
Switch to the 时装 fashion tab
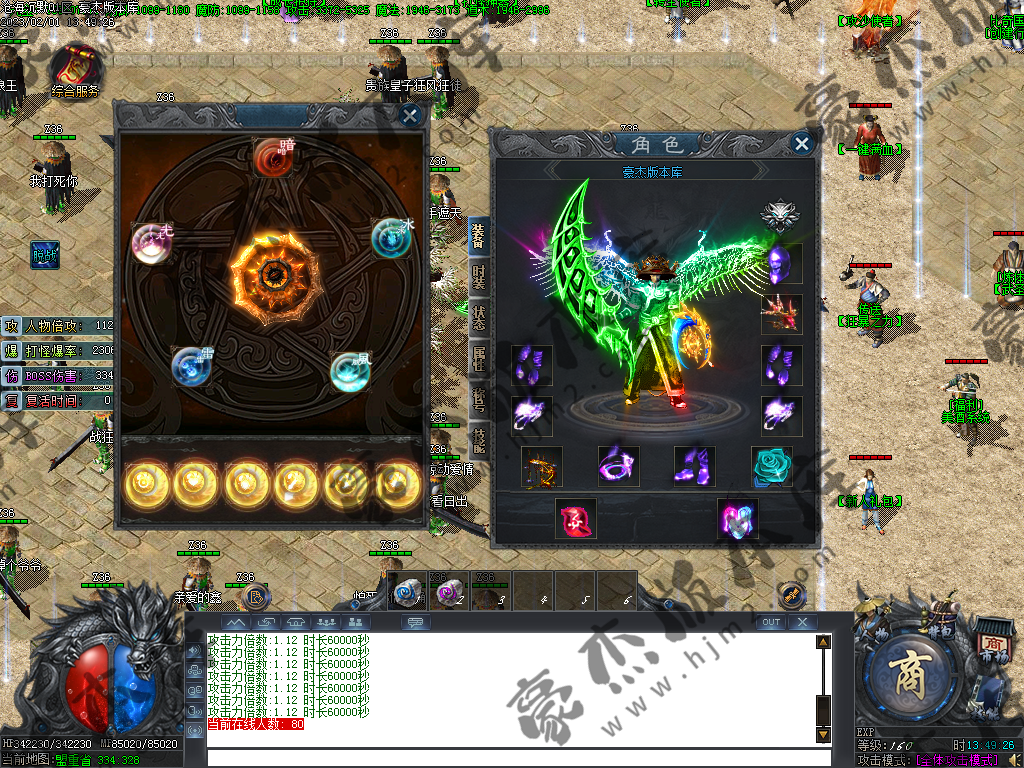(x=479, y=273)
